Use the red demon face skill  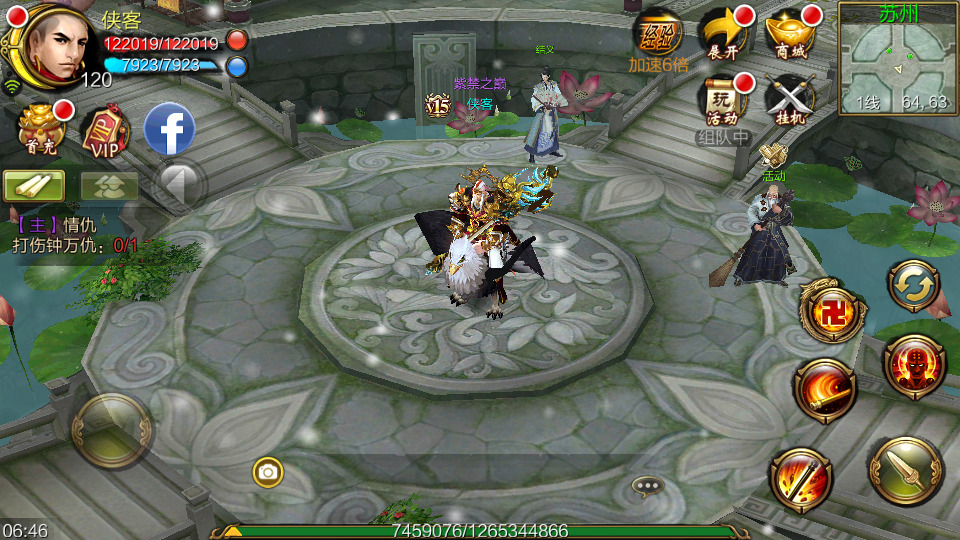pyautogui.click(x=914, y=365)
